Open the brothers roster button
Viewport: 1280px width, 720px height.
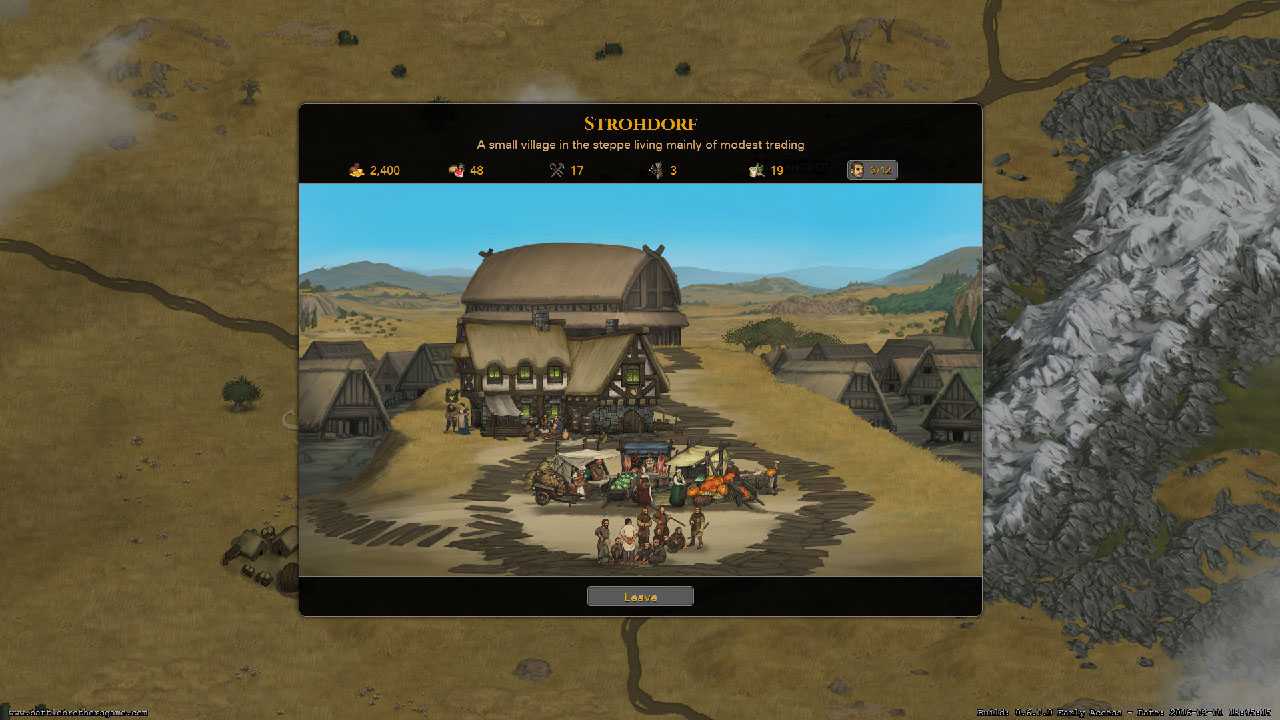[x=872, y=170]
